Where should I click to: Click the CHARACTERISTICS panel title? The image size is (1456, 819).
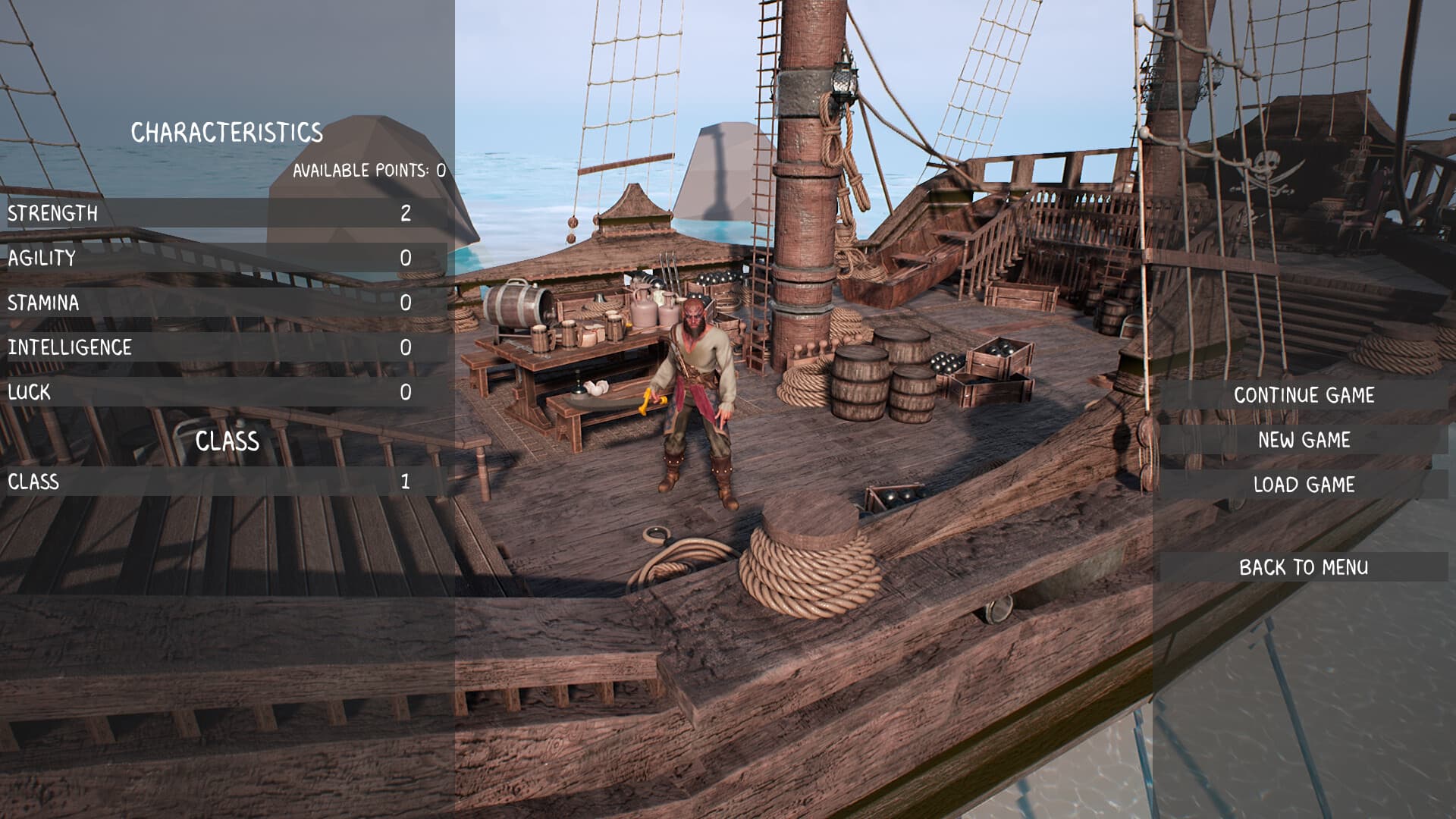pyautogui.click(x=227, y=132)
